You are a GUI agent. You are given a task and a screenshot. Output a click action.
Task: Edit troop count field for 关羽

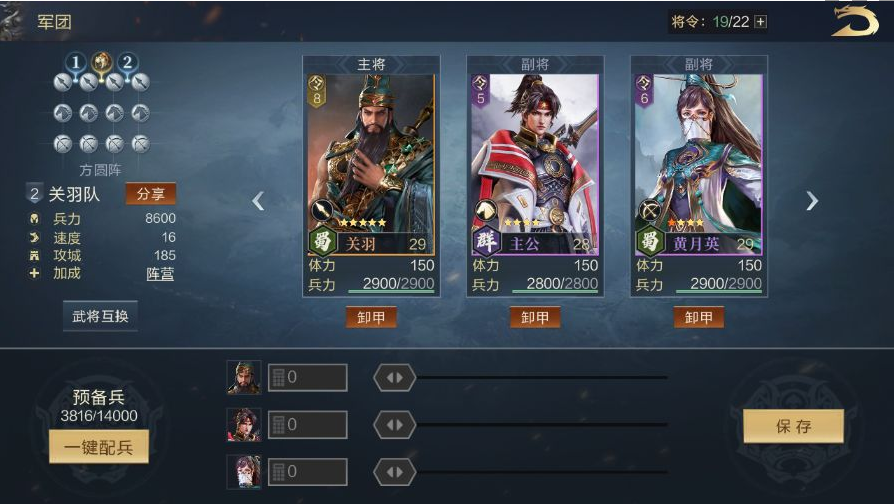(308, 378)
